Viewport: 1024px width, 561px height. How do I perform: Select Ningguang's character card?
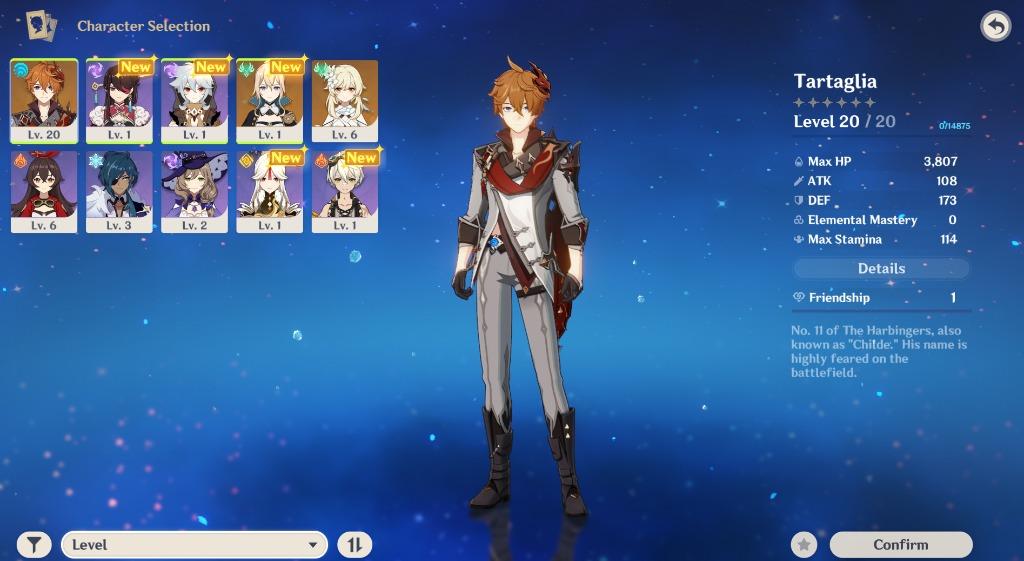pos(269,191)
